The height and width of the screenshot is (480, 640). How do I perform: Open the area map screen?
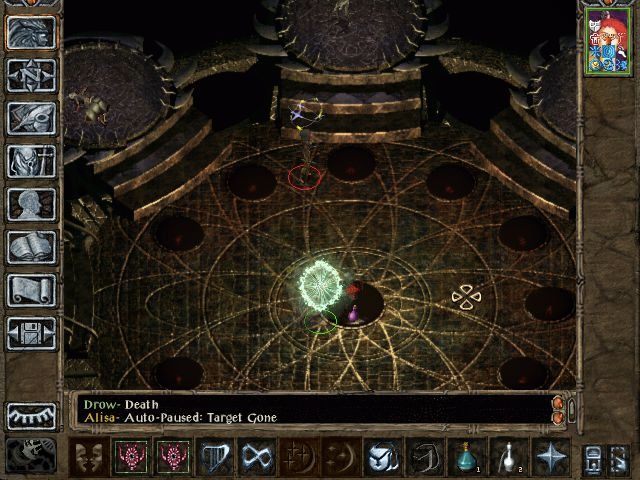[32, 74]
